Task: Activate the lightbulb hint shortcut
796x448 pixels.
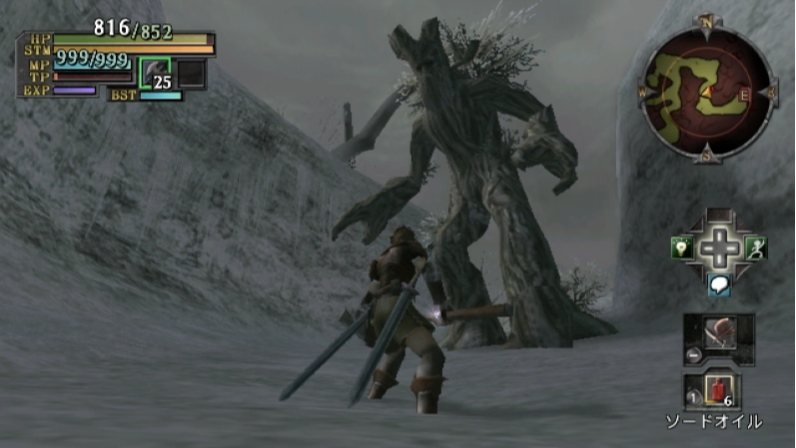Action: coord(681,250)
